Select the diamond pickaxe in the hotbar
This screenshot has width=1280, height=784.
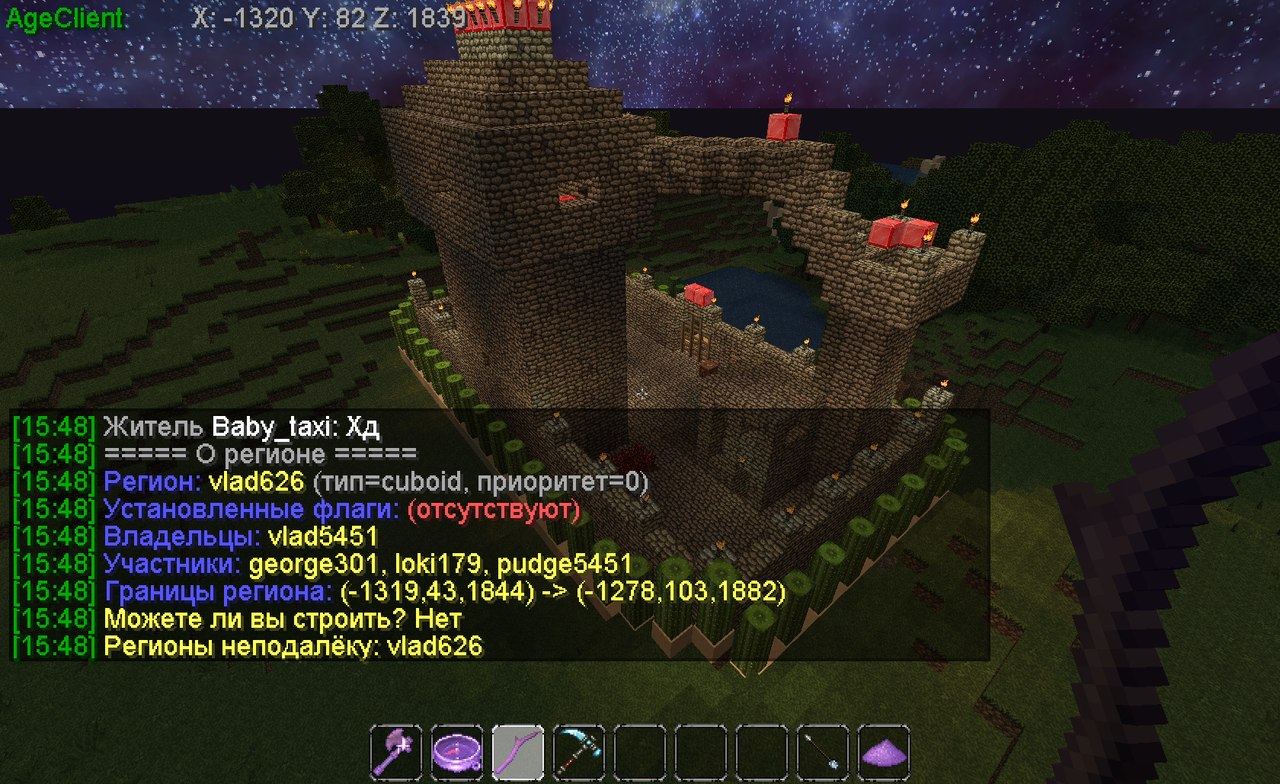579,750
